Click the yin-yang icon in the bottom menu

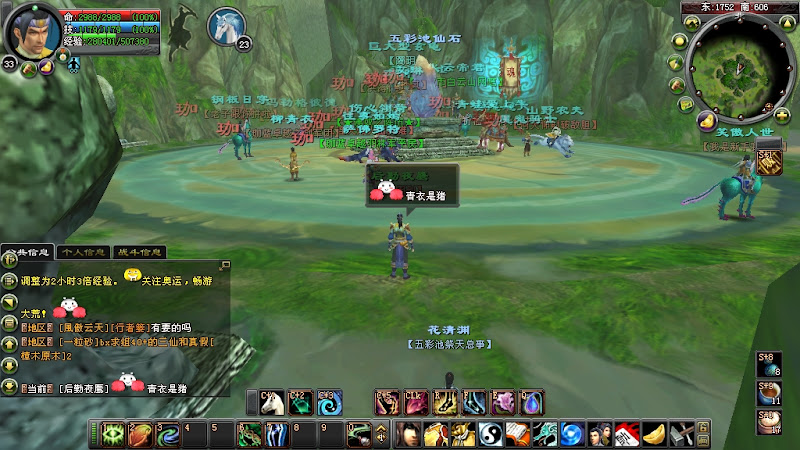coord(490,435)
